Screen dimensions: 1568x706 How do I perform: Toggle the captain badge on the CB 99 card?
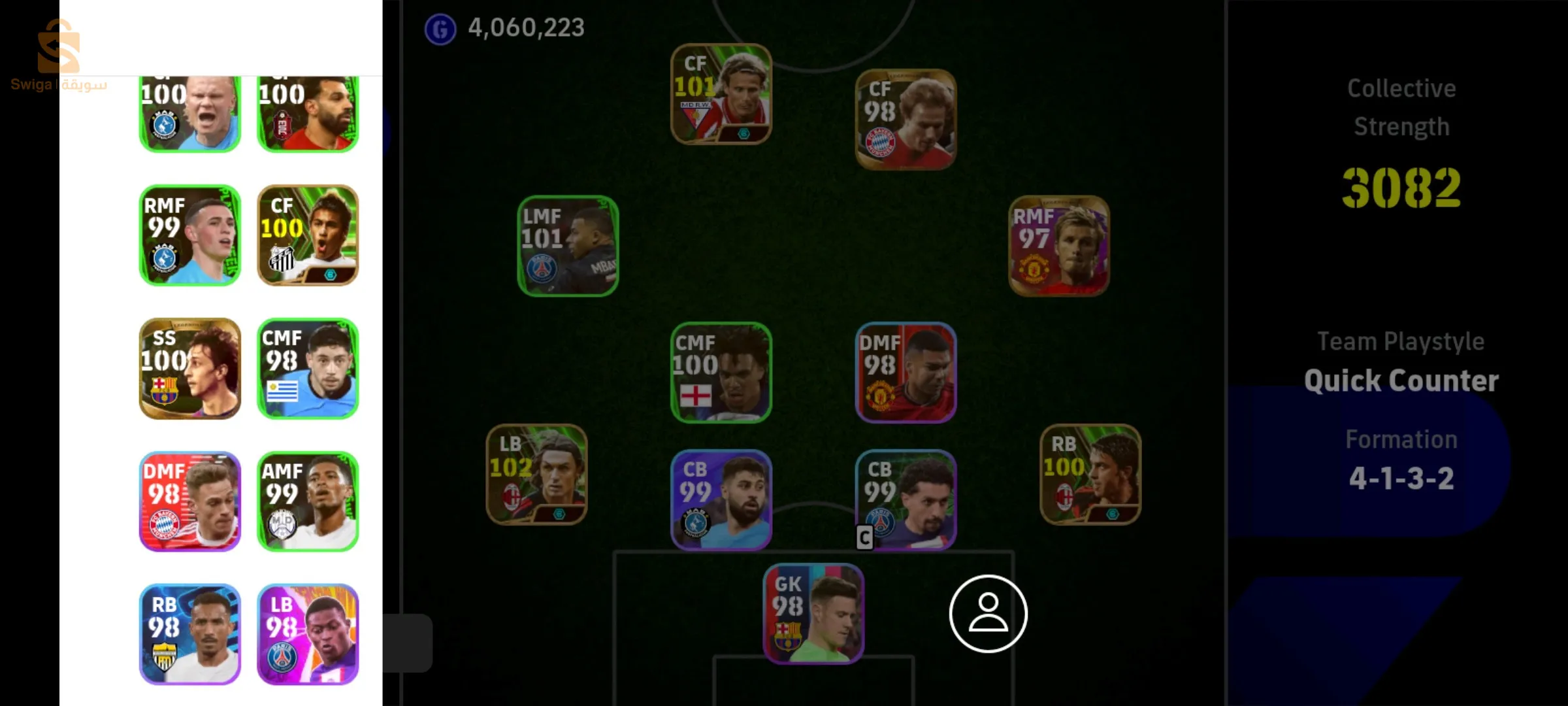(x=864, y=537)
